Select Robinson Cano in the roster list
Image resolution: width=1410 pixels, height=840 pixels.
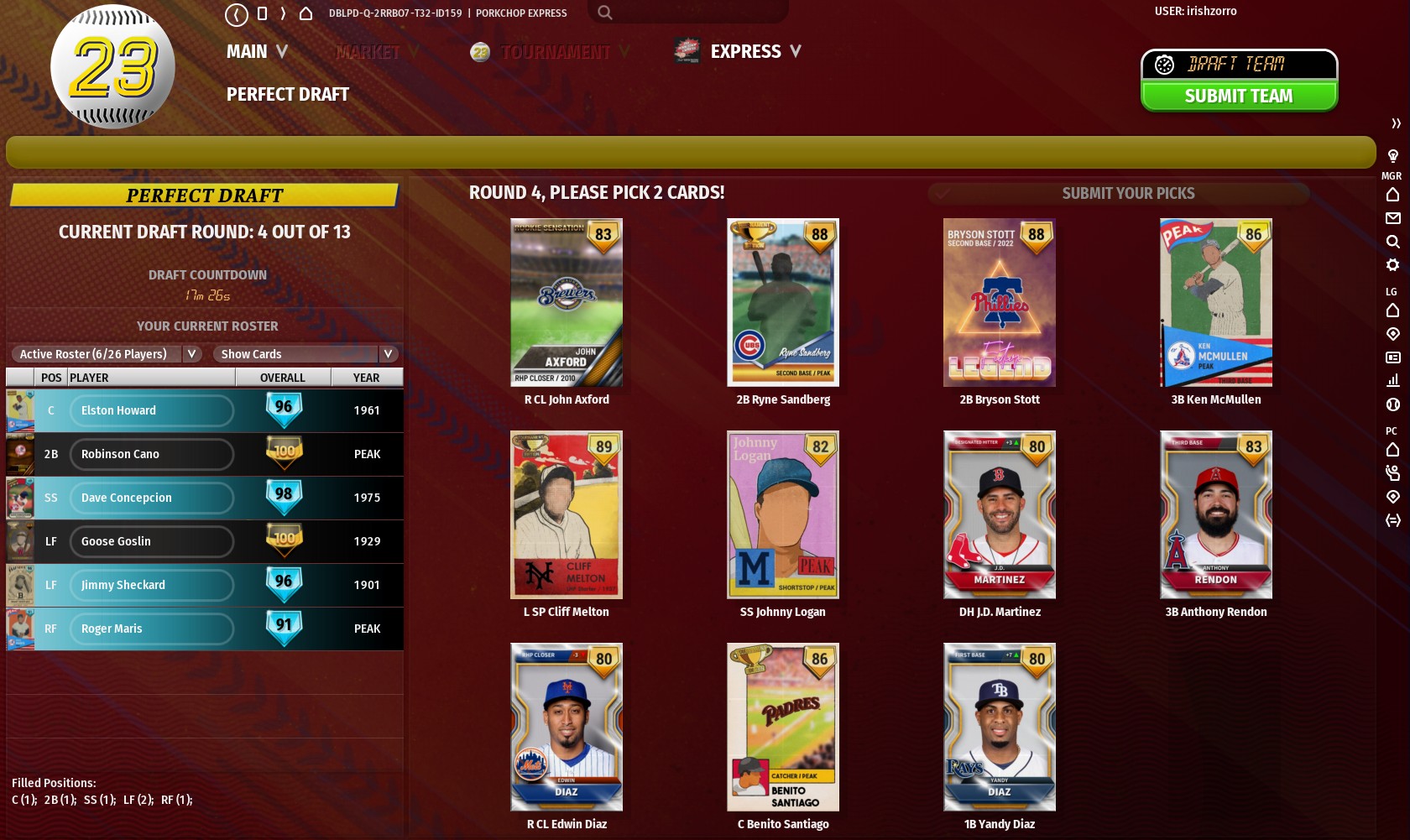click(151, 454)
